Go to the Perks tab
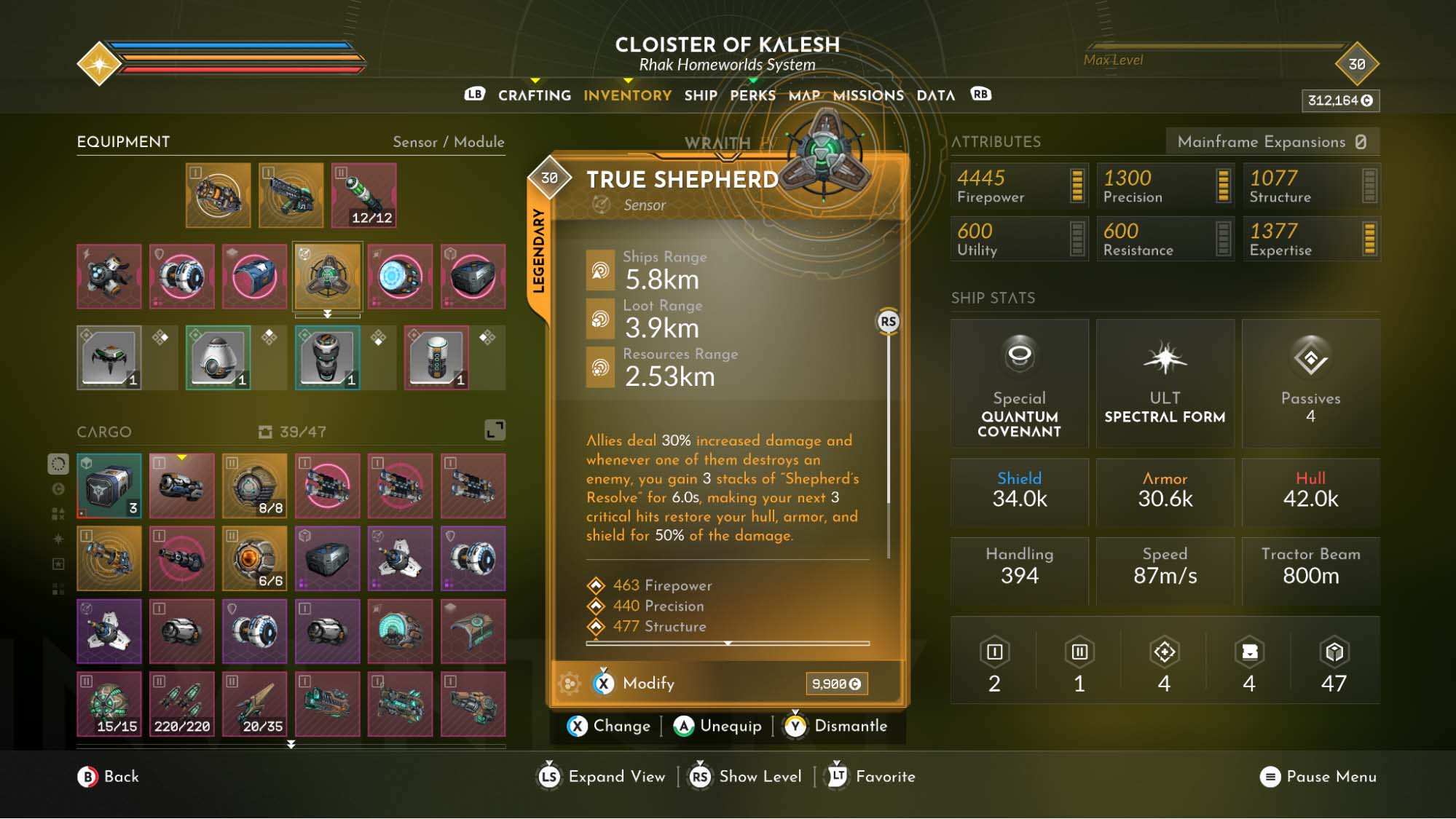The image size is (1456, 819). tap(752, 95)
